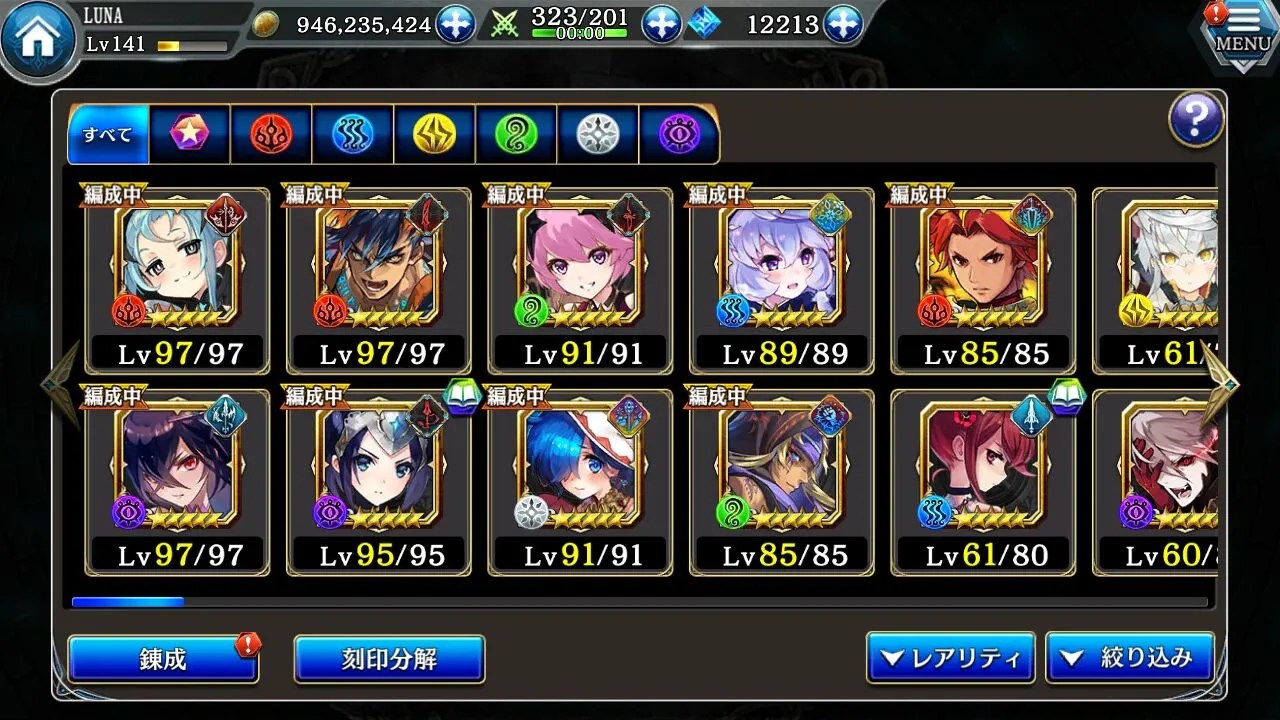The height and width of the screenshot is (720, 1280).
Task: Open the question mark help button
Action: click(x=1196, y=120)
